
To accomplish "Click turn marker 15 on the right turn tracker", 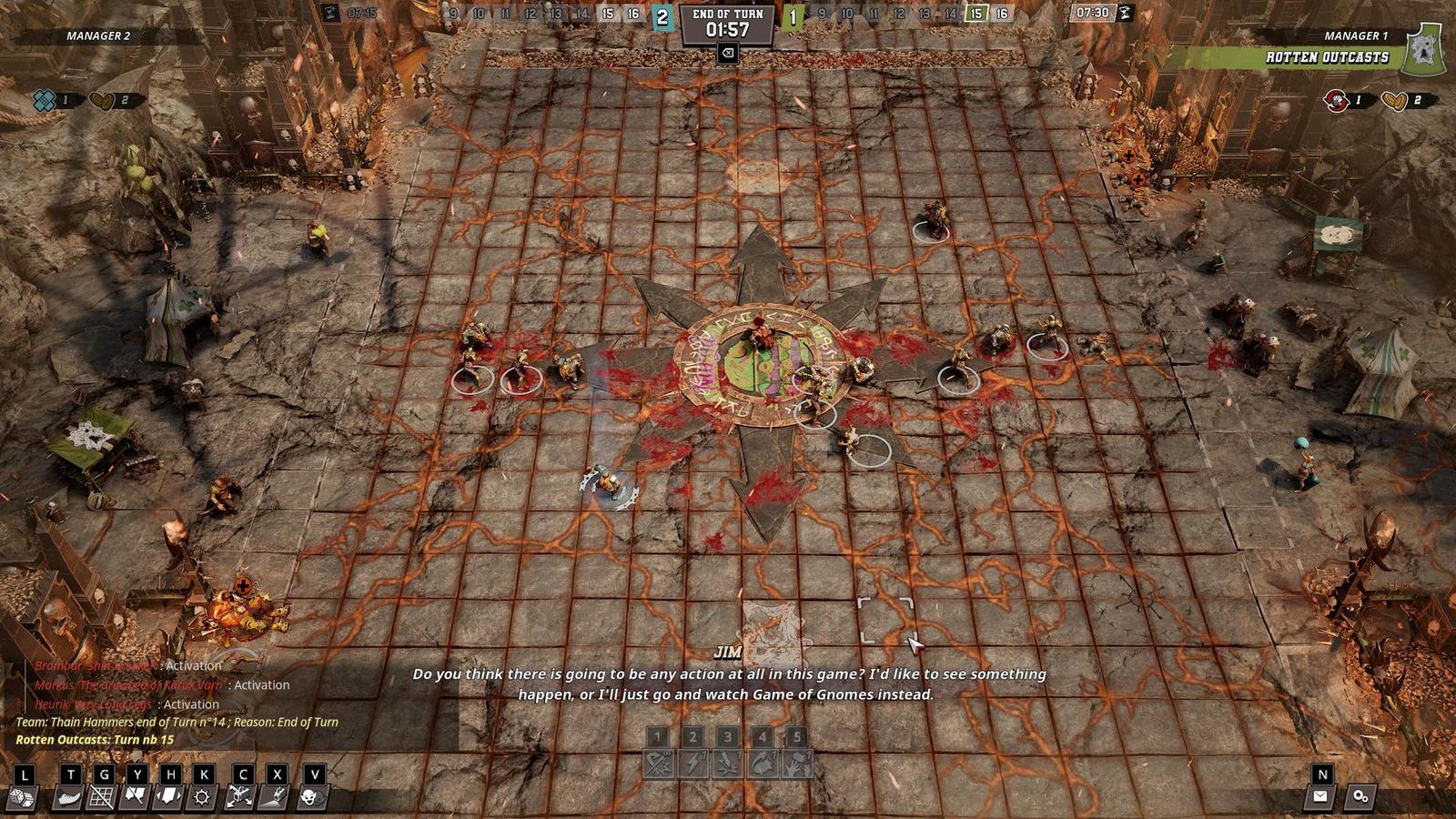I will 976,14.
